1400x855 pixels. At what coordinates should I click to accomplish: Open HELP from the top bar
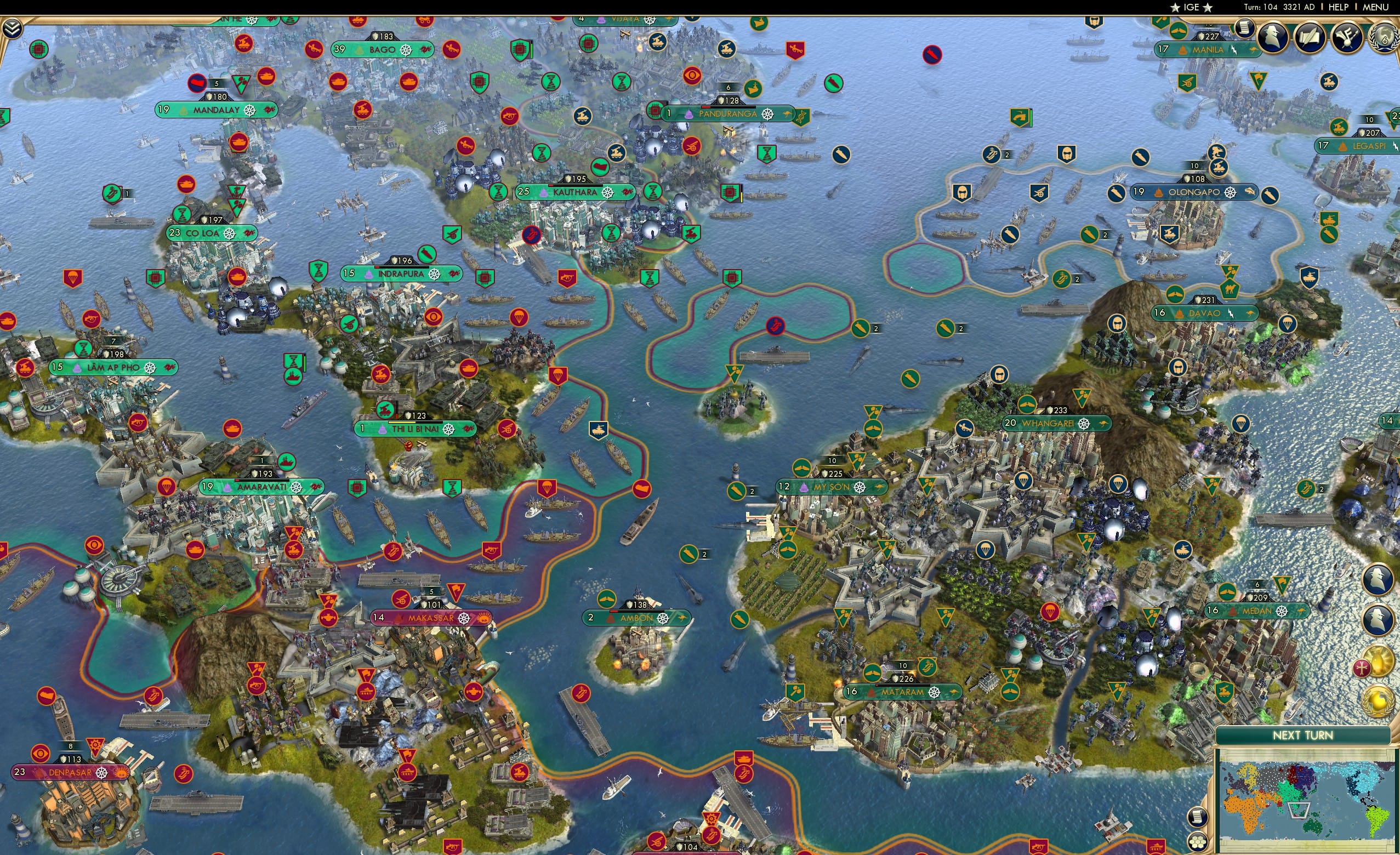(1339, 7)
